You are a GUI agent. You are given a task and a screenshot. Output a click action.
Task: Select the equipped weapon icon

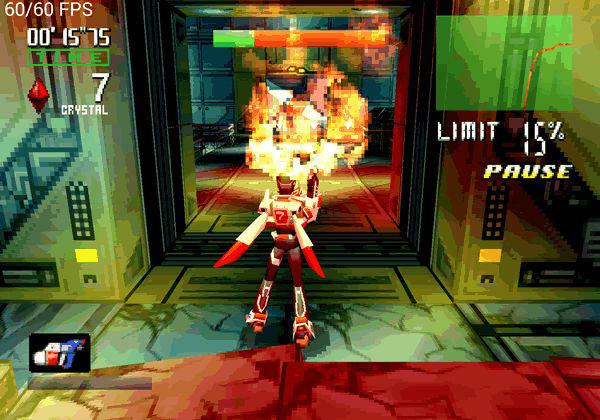(x=59, y=353)
